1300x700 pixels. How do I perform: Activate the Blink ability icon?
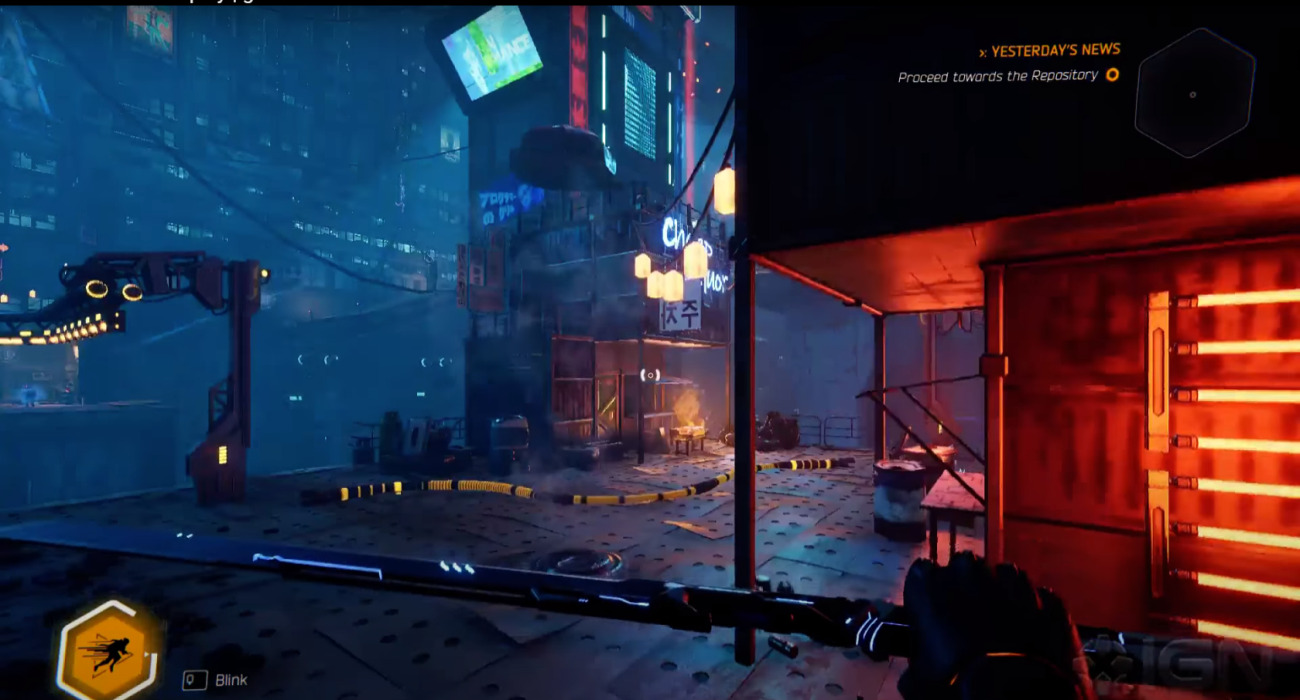pos(108,652)
